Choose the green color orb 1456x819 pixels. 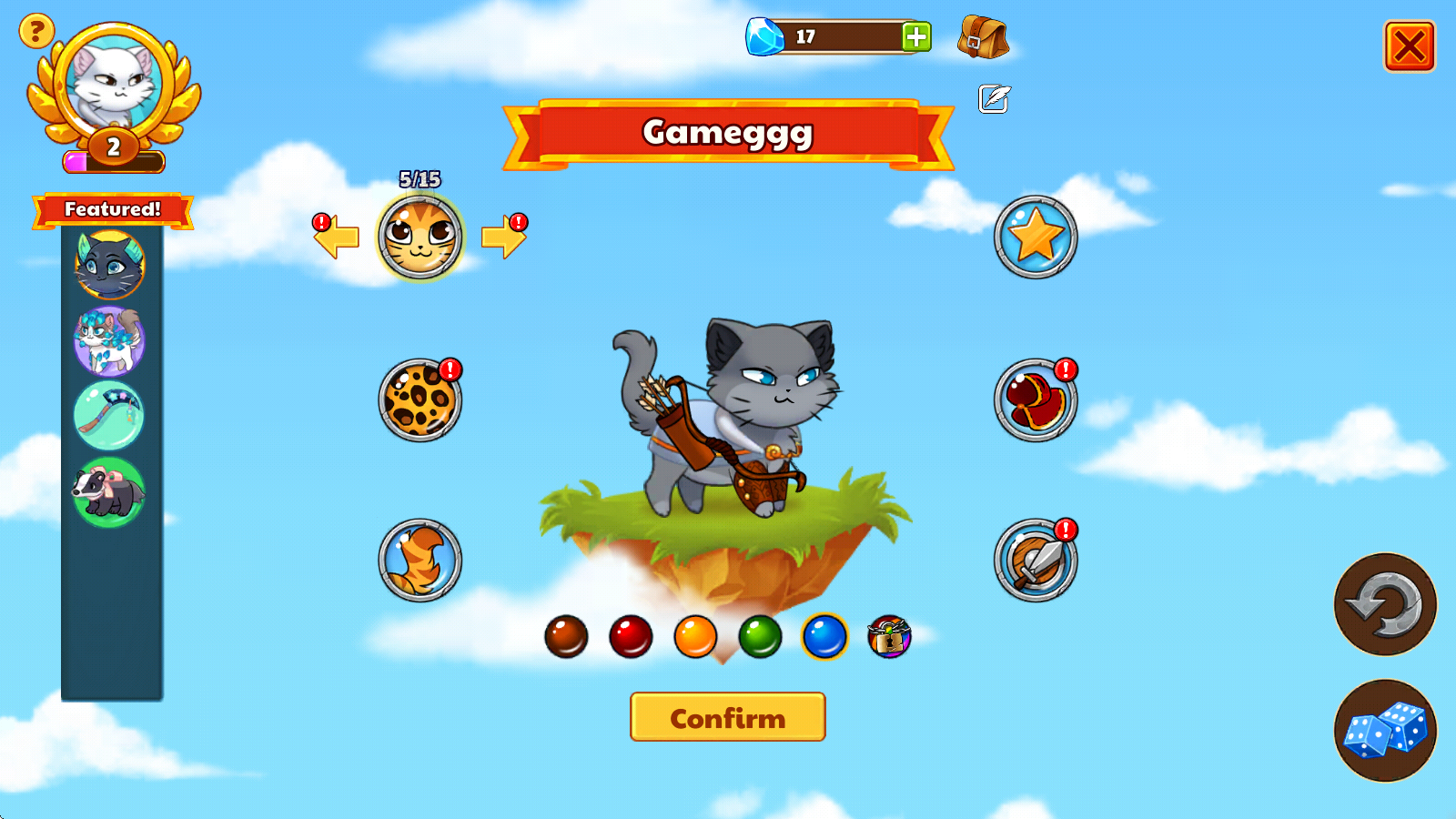tap(760, 636)
